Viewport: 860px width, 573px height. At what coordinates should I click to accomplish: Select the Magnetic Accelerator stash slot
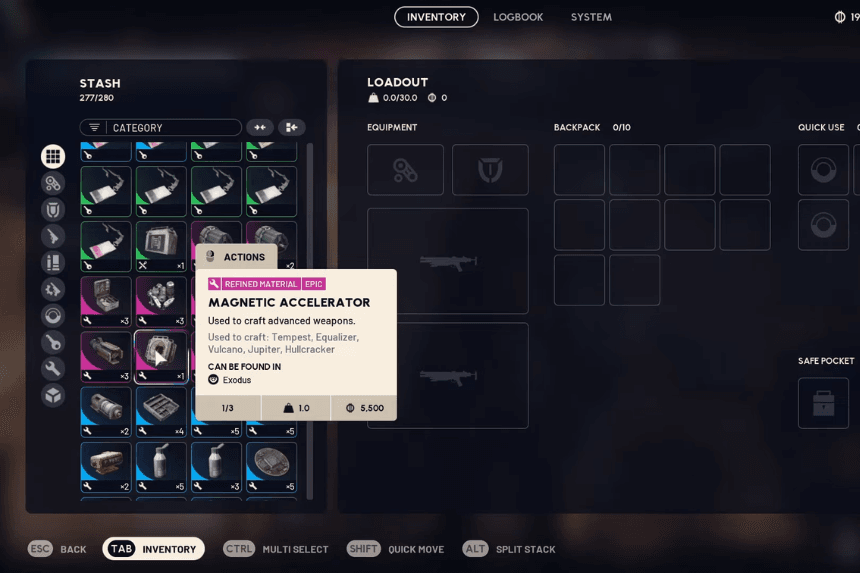pyautogui.click(x=160, y=357)
